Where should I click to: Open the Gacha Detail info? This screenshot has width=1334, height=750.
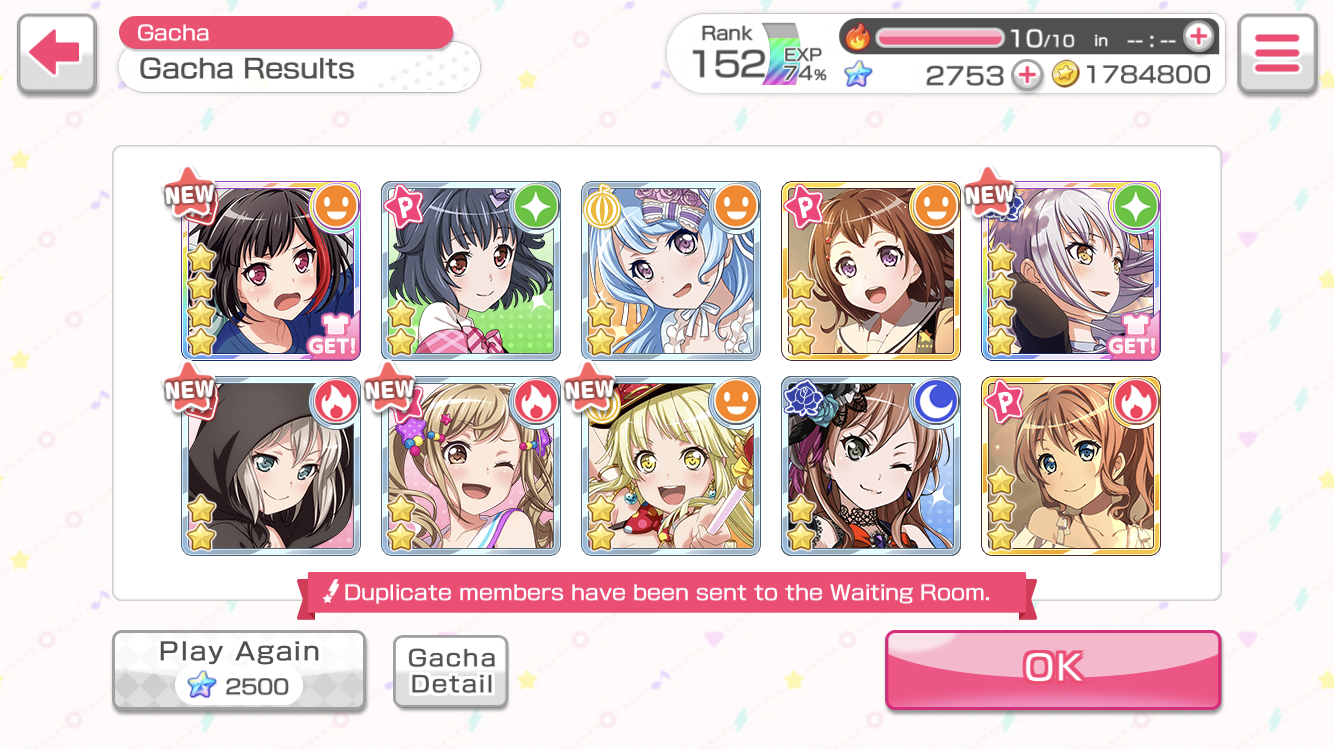pyautogui.click(x=451, y=671)
